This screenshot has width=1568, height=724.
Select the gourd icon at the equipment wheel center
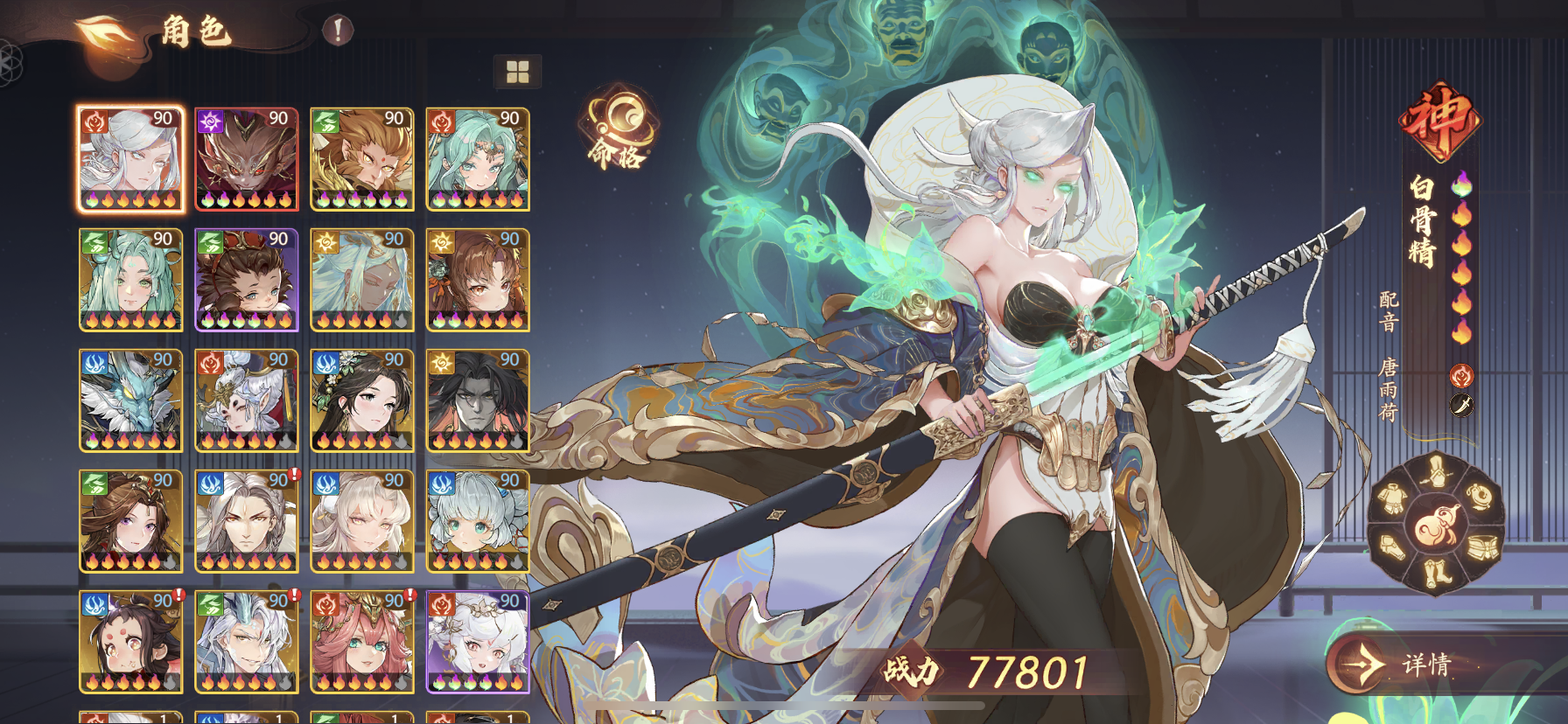pyautogui.click(x=1436, y=521)
